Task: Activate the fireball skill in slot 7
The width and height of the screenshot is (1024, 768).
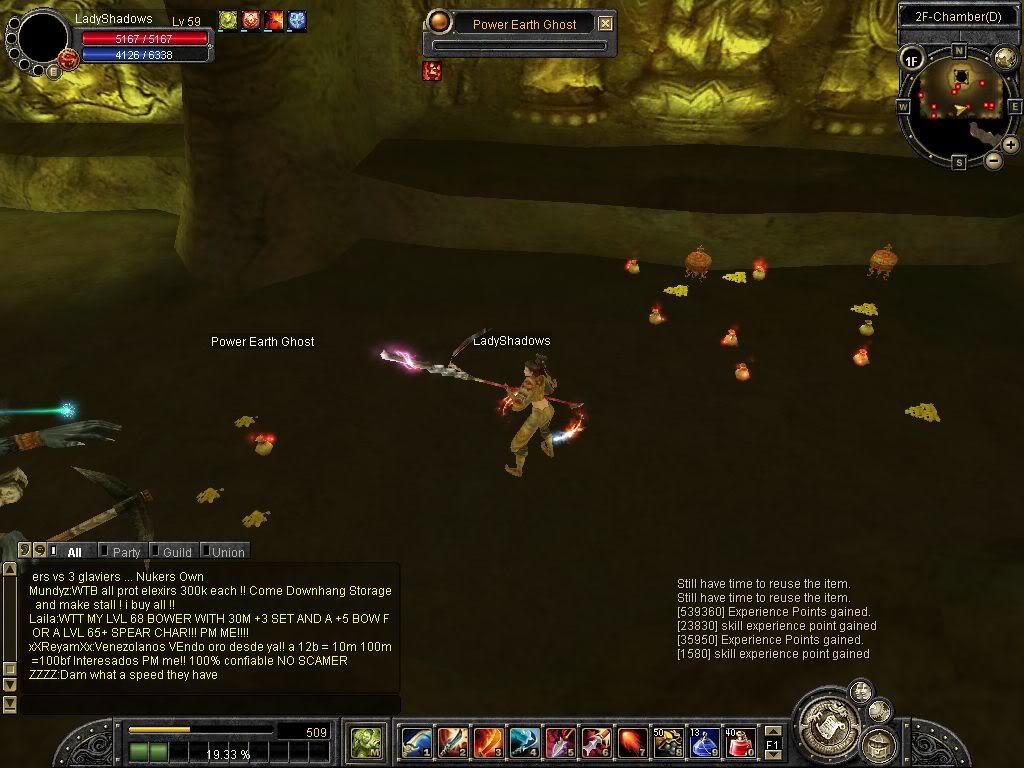Action: click(632, 743)
